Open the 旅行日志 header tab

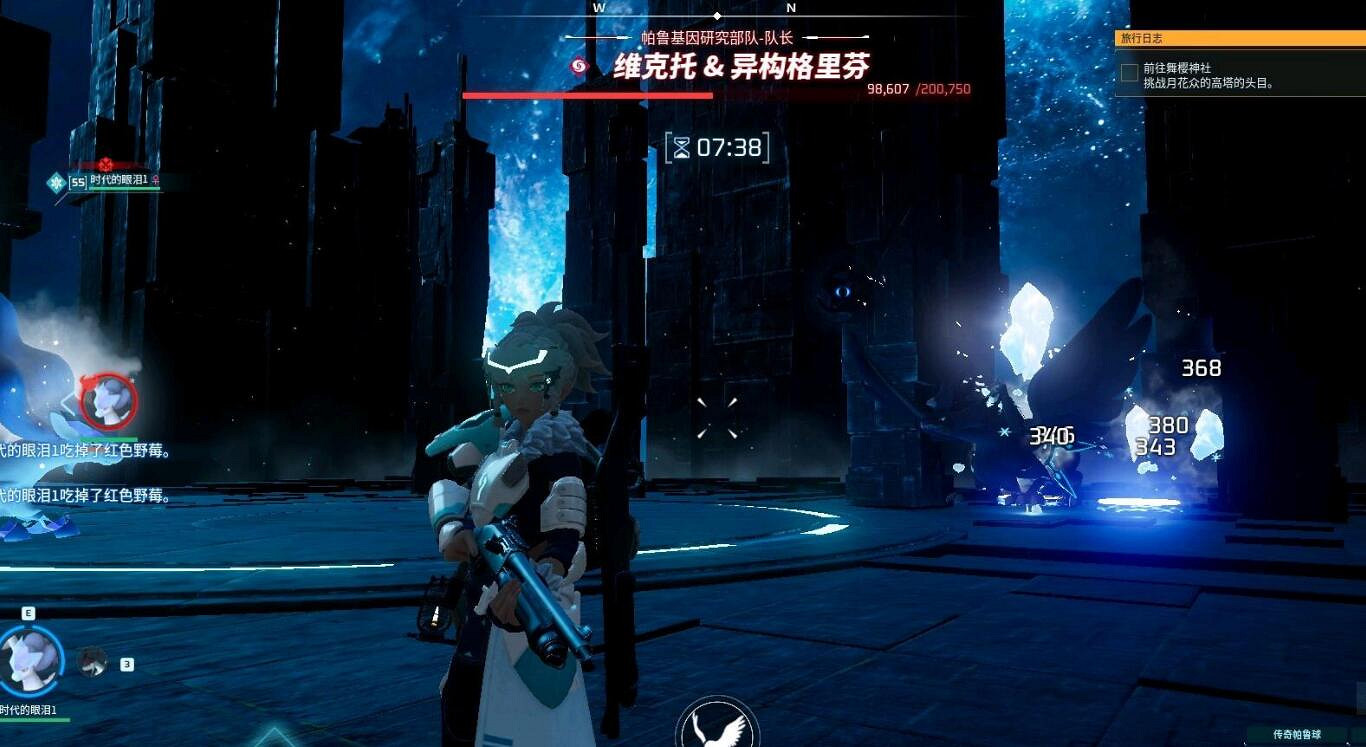pos(1140,37)
